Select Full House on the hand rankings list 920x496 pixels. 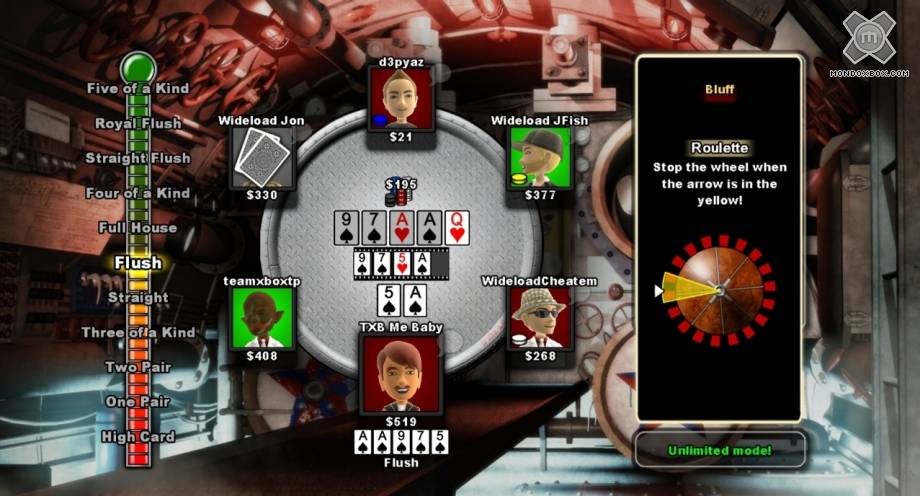(x=138, y=228)
